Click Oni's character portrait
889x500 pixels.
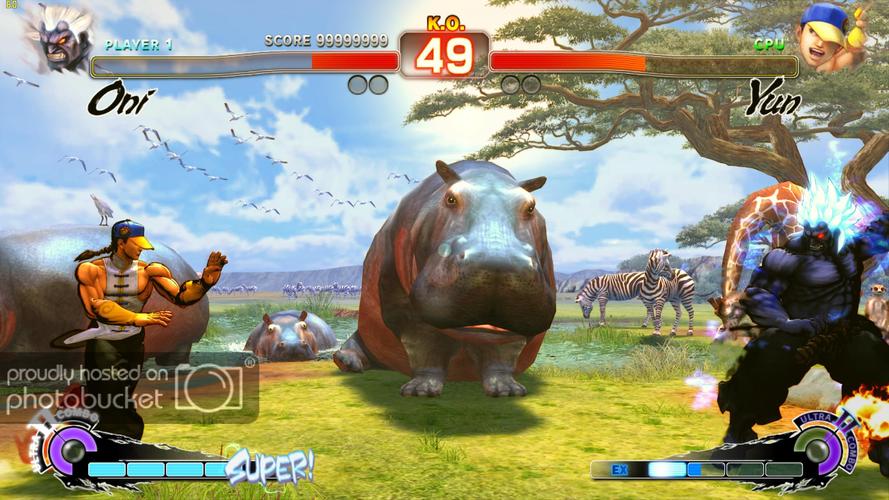(x=58, y=38)
